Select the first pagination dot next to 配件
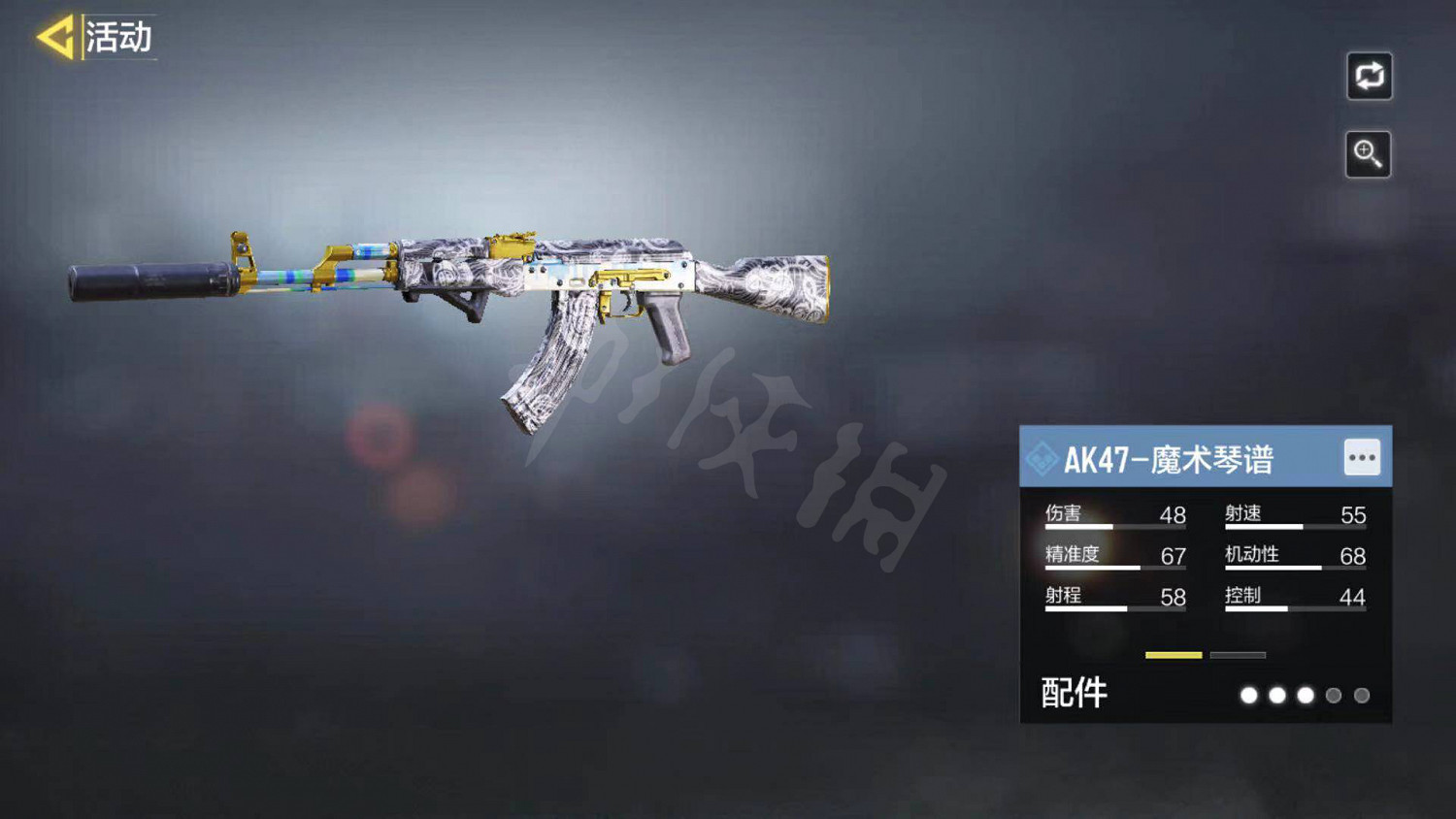Image resolution: width=1456 pixels, height=819 pixels. tap(1249, 697)
